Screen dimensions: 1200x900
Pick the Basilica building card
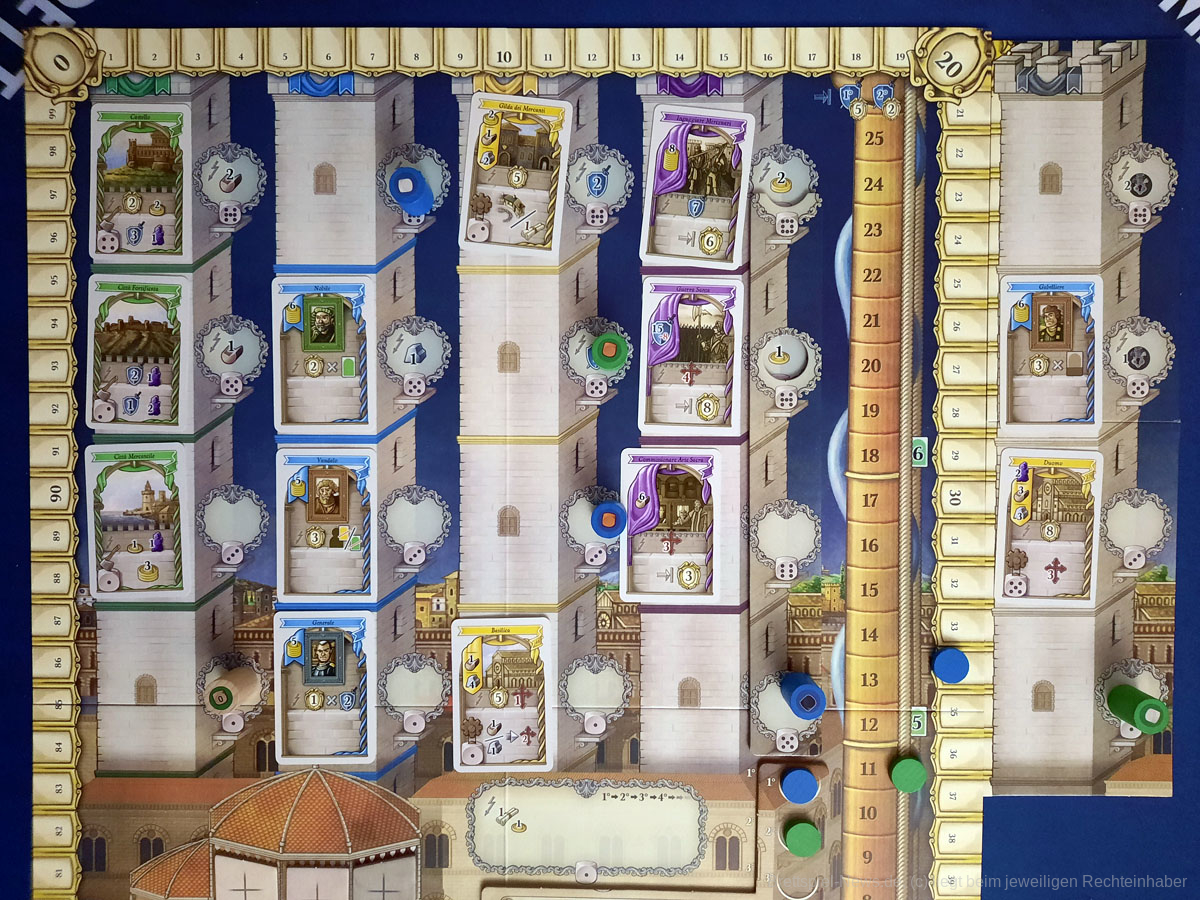(x=502, y=693)
